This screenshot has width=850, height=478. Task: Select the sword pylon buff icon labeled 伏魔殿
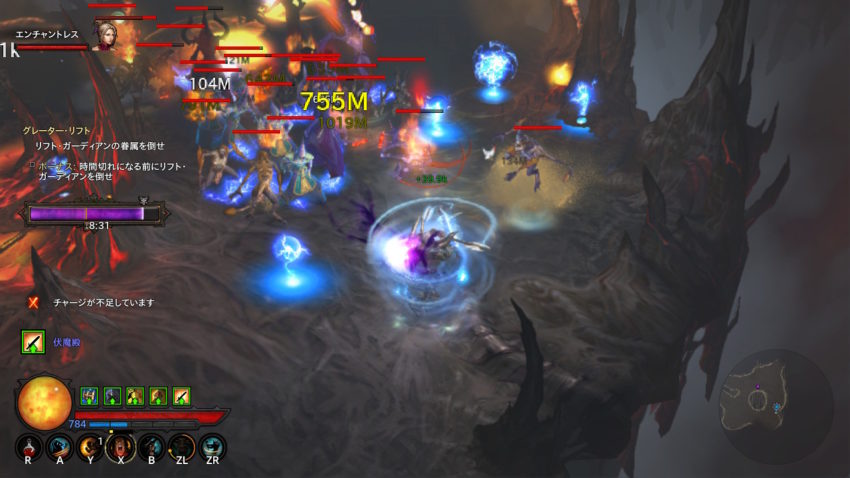[x=33, y=342]
